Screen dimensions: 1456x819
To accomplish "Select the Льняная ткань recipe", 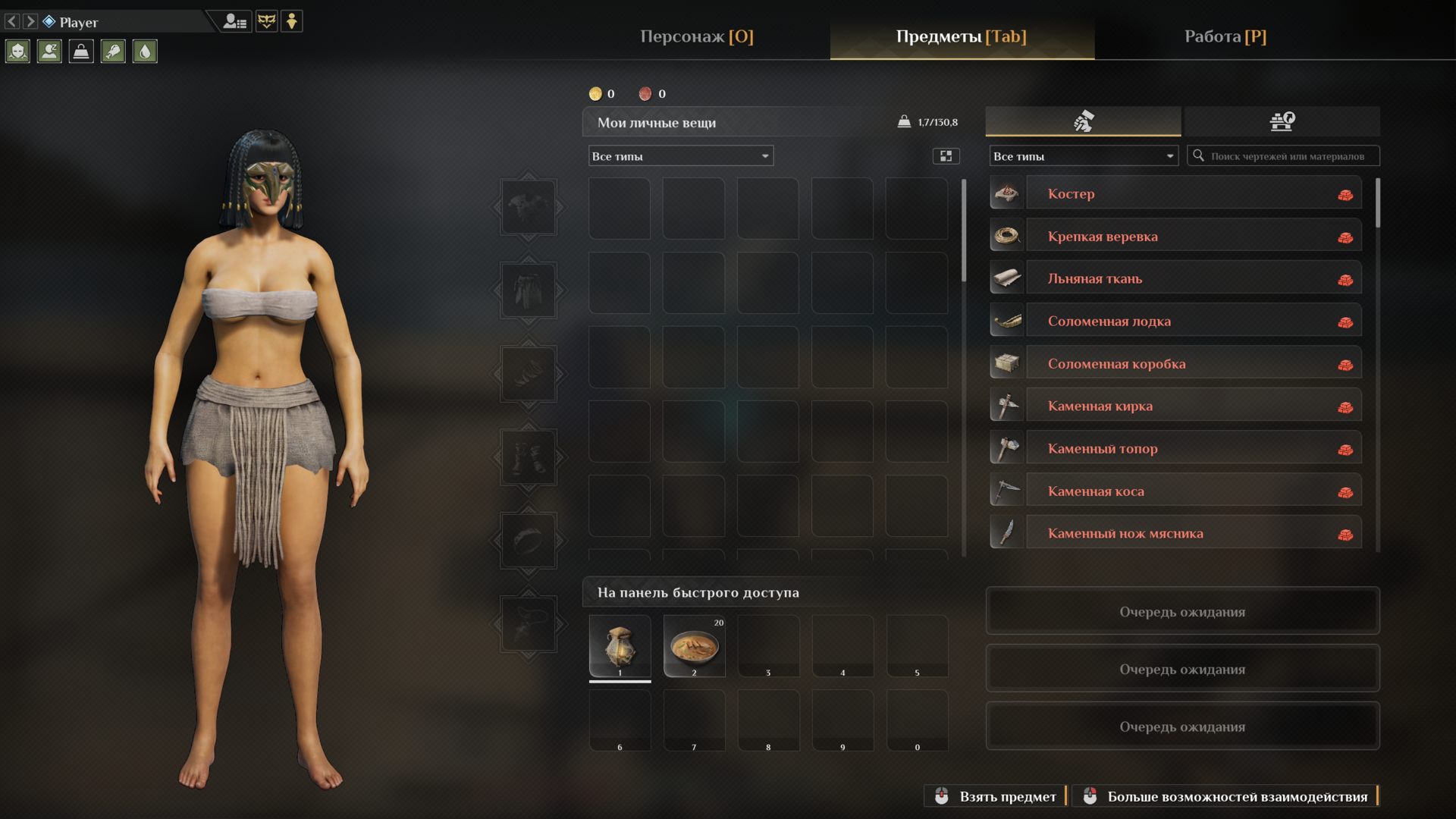I will point(1193,278).
